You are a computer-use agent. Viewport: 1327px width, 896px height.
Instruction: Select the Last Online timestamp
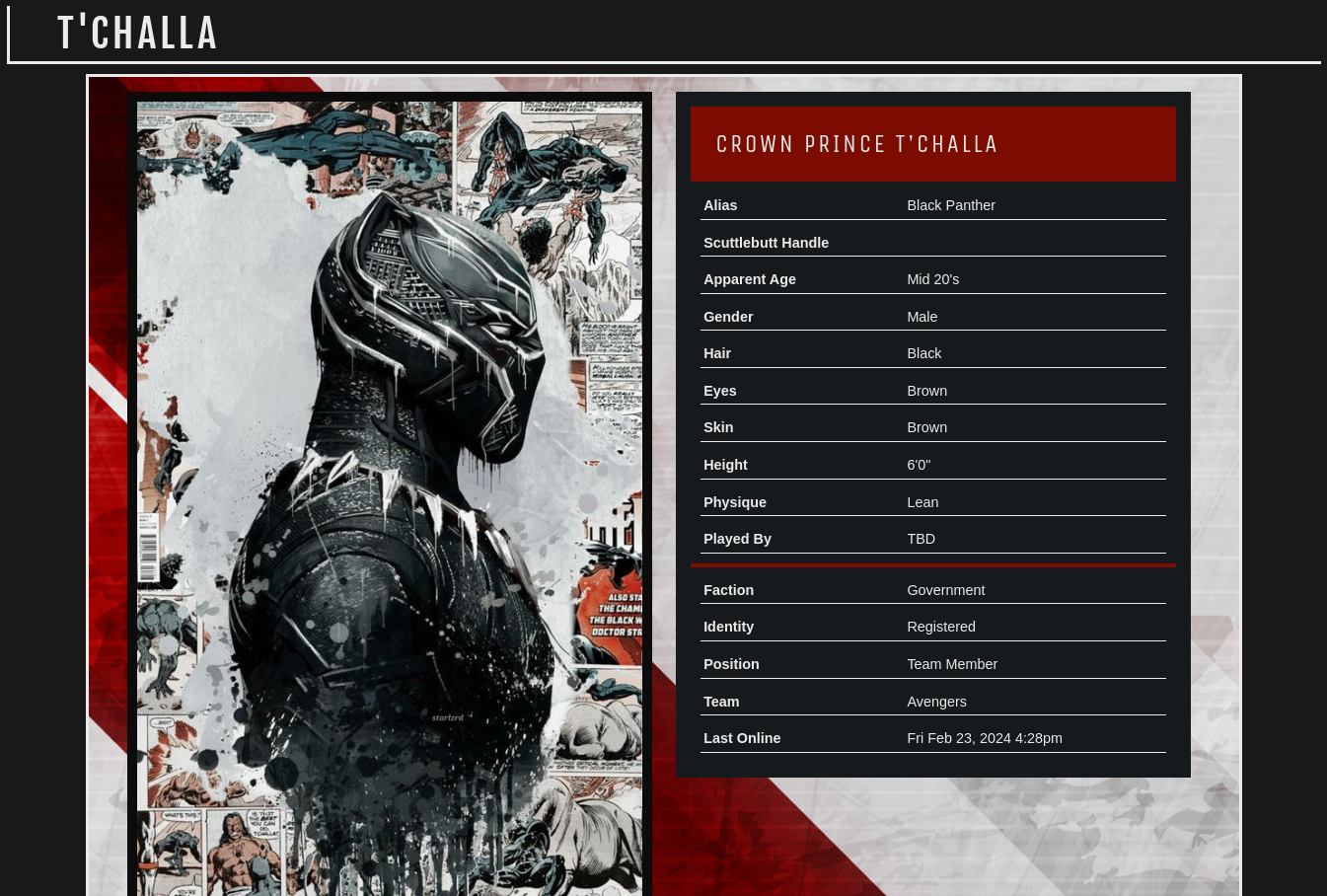[984, 738]
